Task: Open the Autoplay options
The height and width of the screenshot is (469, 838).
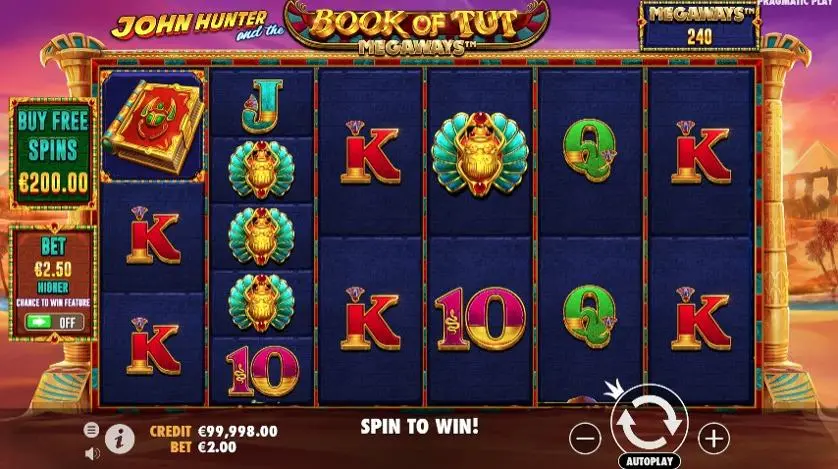Action: coord(649,462)
